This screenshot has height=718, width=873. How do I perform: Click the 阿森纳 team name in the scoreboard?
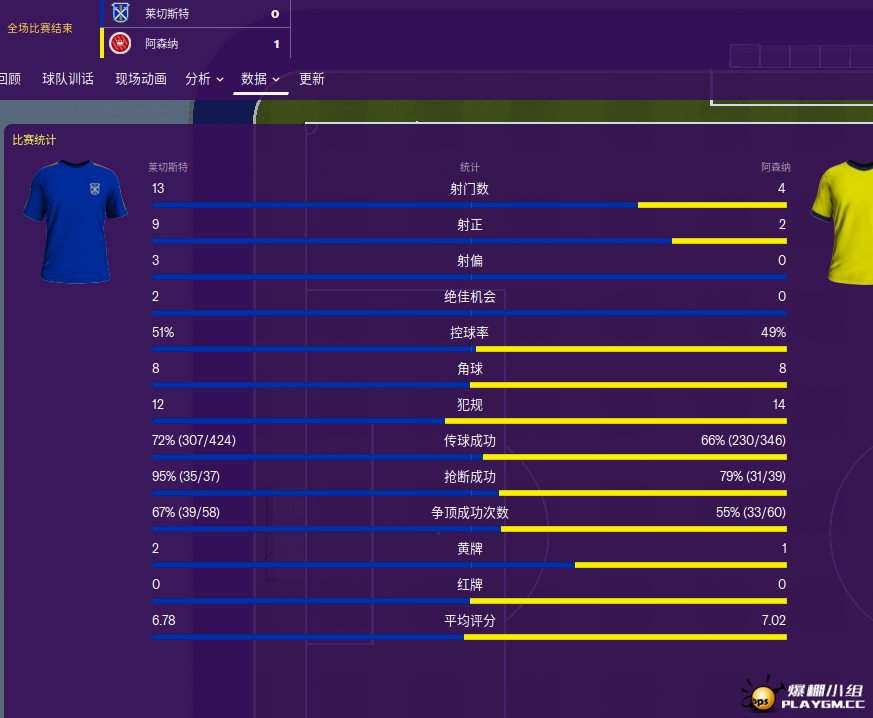coord(161,44)
